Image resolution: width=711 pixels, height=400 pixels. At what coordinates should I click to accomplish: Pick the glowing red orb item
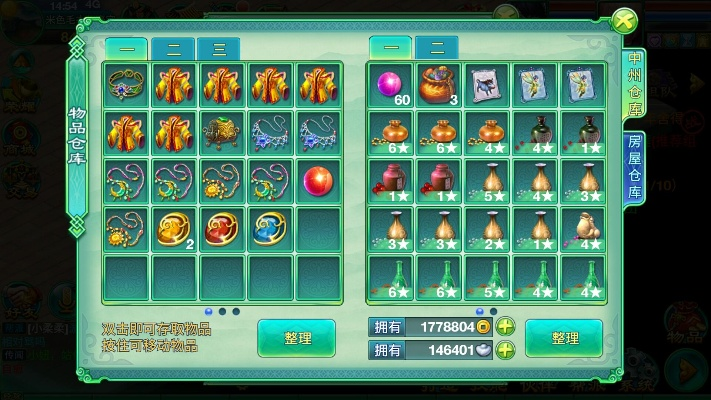[318, 180]
